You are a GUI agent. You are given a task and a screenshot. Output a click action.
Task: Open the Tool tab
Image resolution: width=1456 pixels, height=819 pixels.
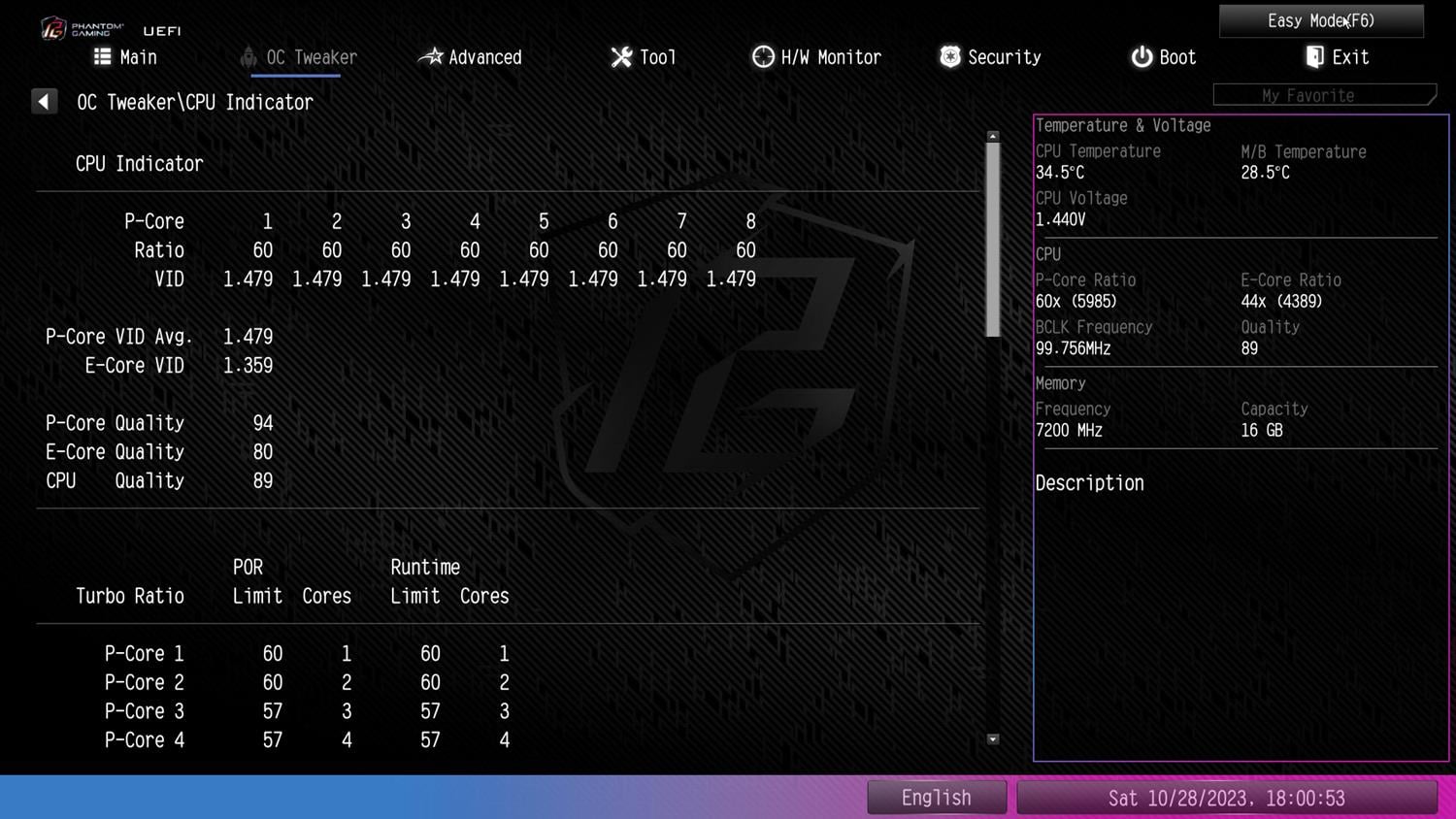(643, 57)
